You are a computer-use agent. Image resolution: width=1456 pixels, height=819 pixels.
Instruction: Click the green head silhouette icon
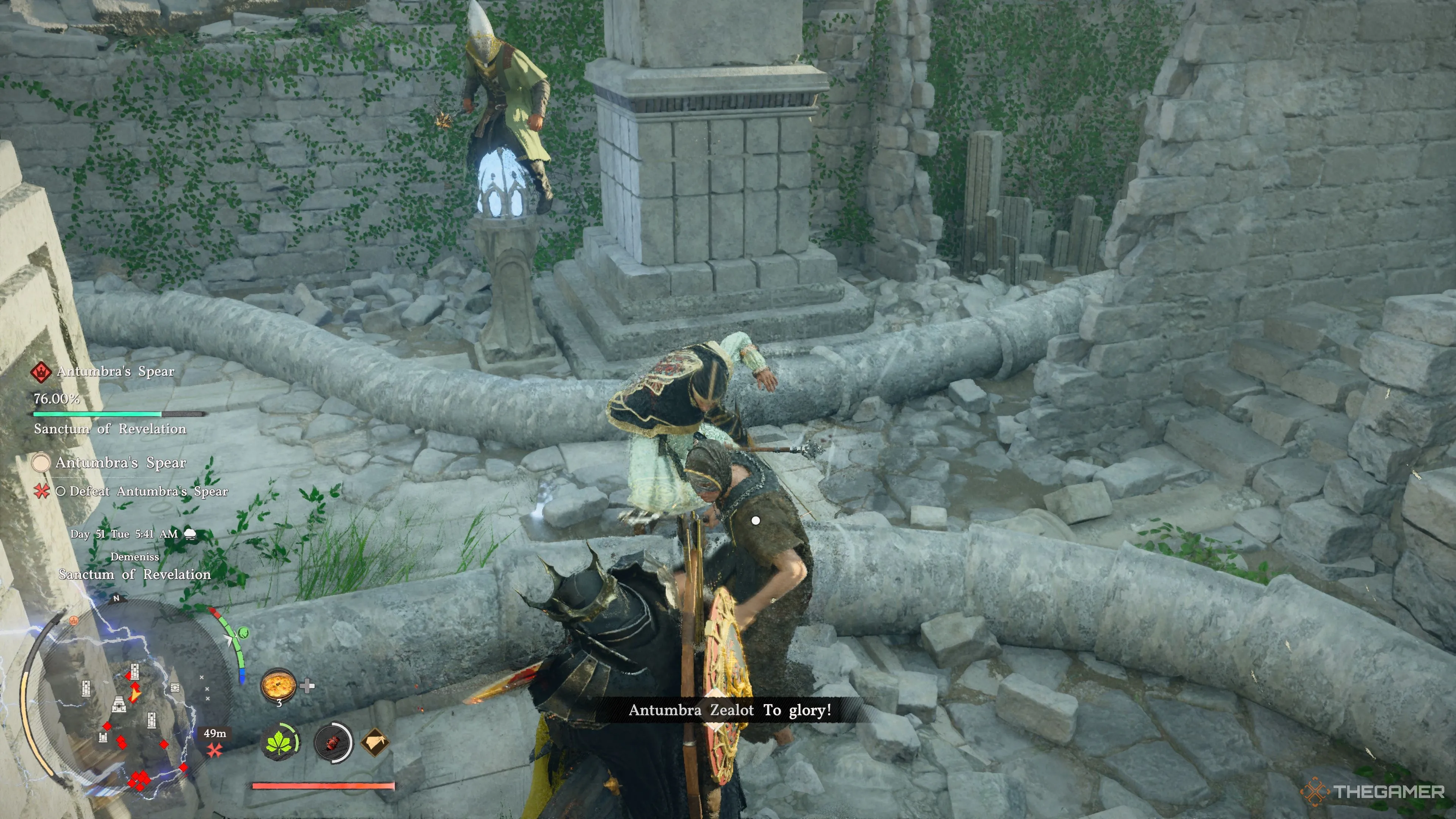coord(243,632)
